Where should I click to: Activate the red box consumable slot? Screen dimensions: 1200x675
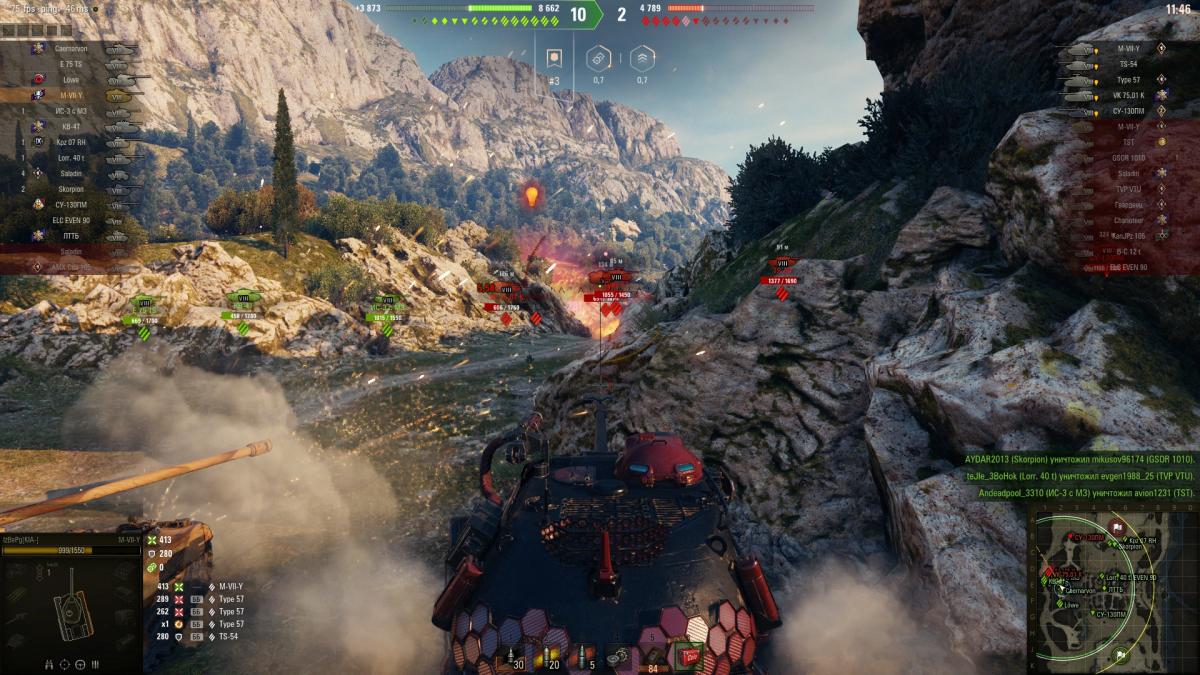pos(688,657)
